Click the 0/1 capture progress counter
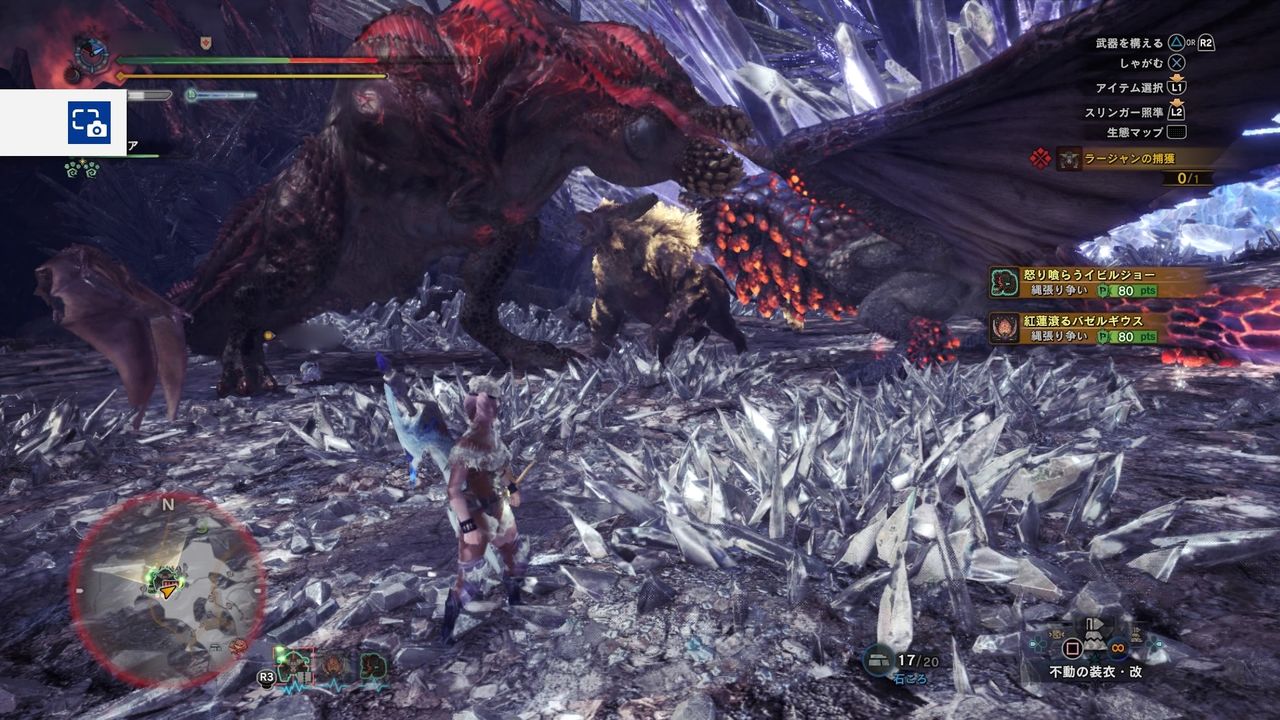The height and width of the screenshot is (720, 1280). click(x=1186, y=178)
